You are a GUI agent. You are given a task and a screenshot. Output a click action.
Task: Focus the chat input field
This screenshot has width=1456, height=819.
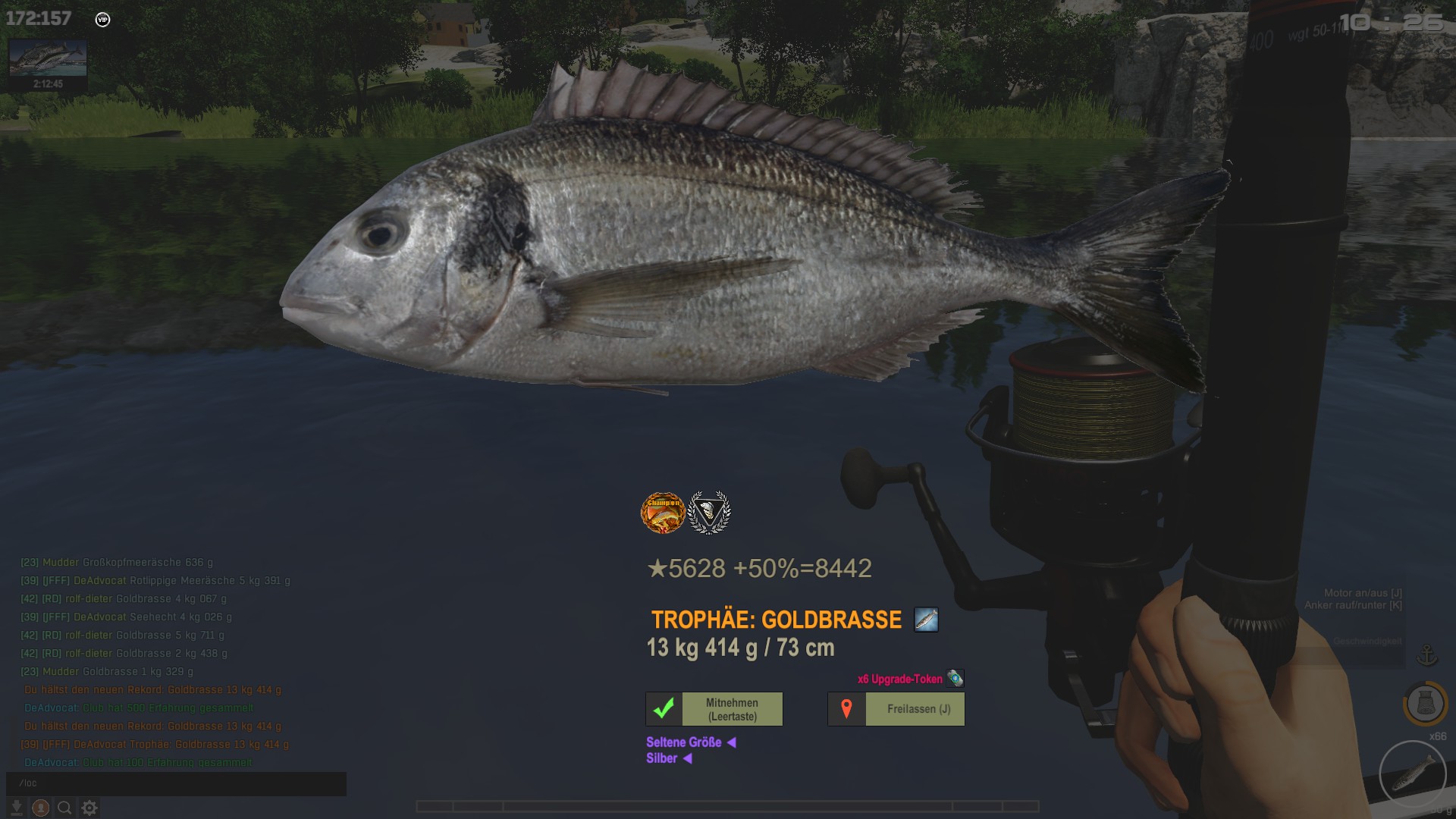[x=176, y=783]
